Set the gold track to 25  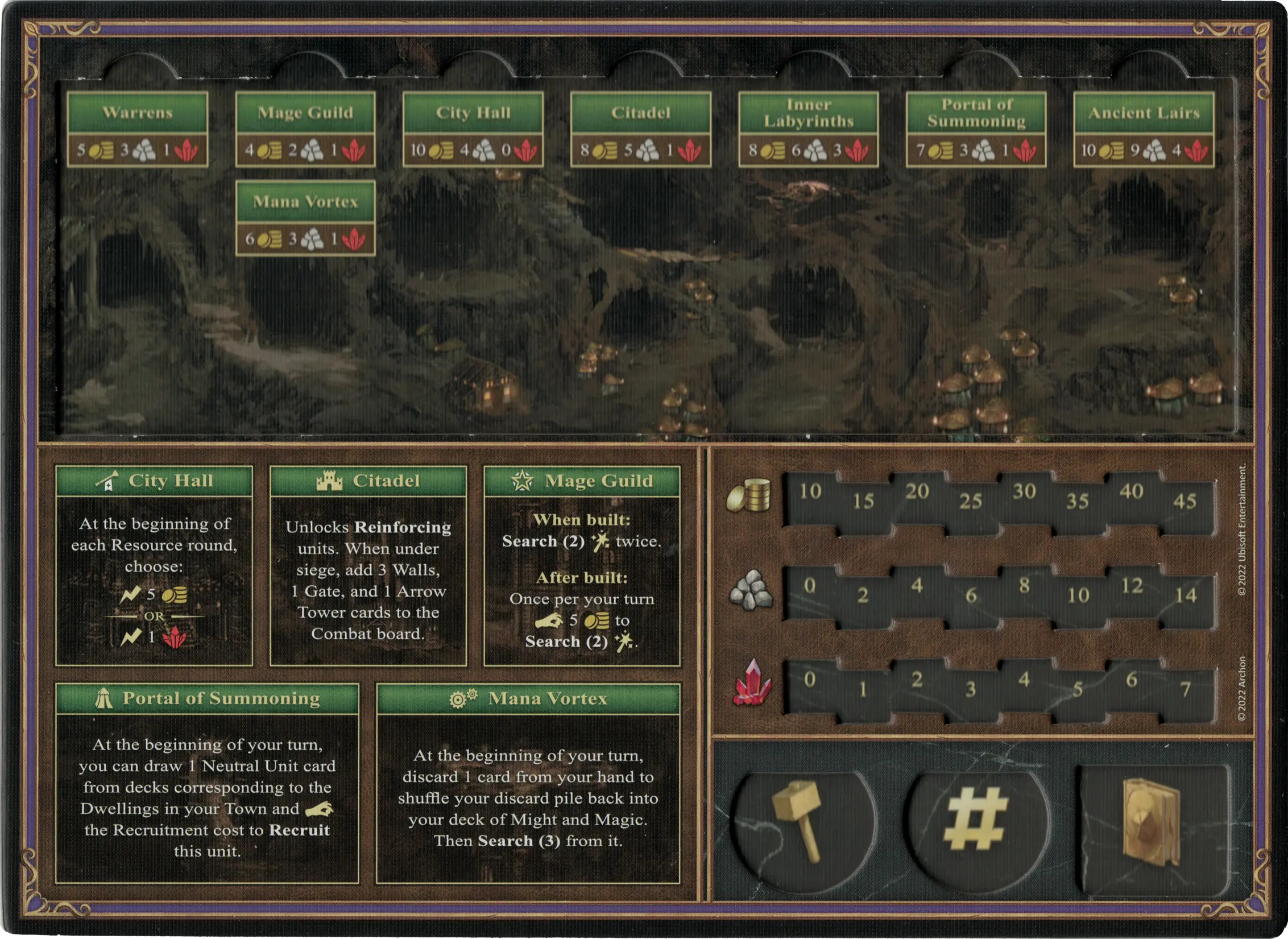971,501
